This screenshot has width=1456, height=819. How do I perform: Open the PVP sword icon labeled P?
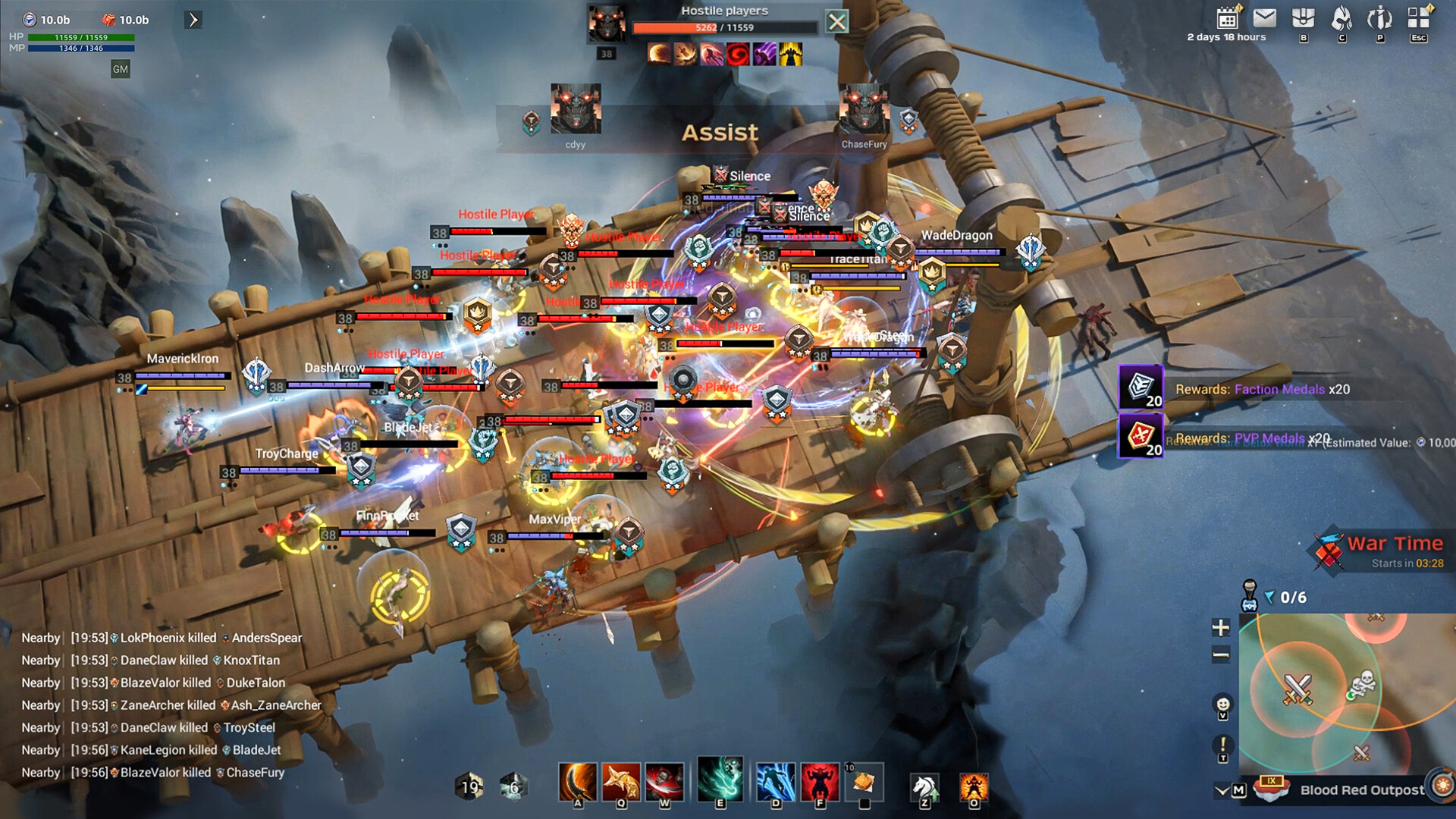[x=1379, y=17]
